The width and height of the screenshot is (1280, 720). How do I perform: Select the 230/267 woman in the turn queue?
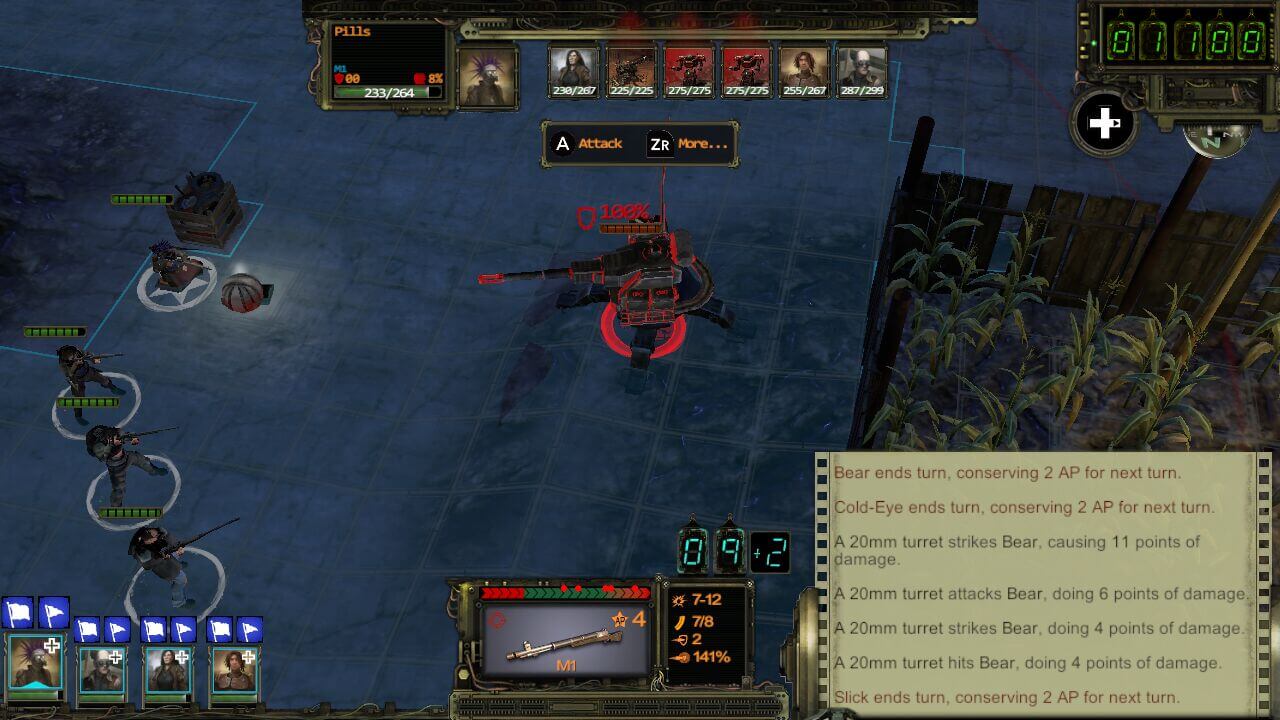[574, 68]
